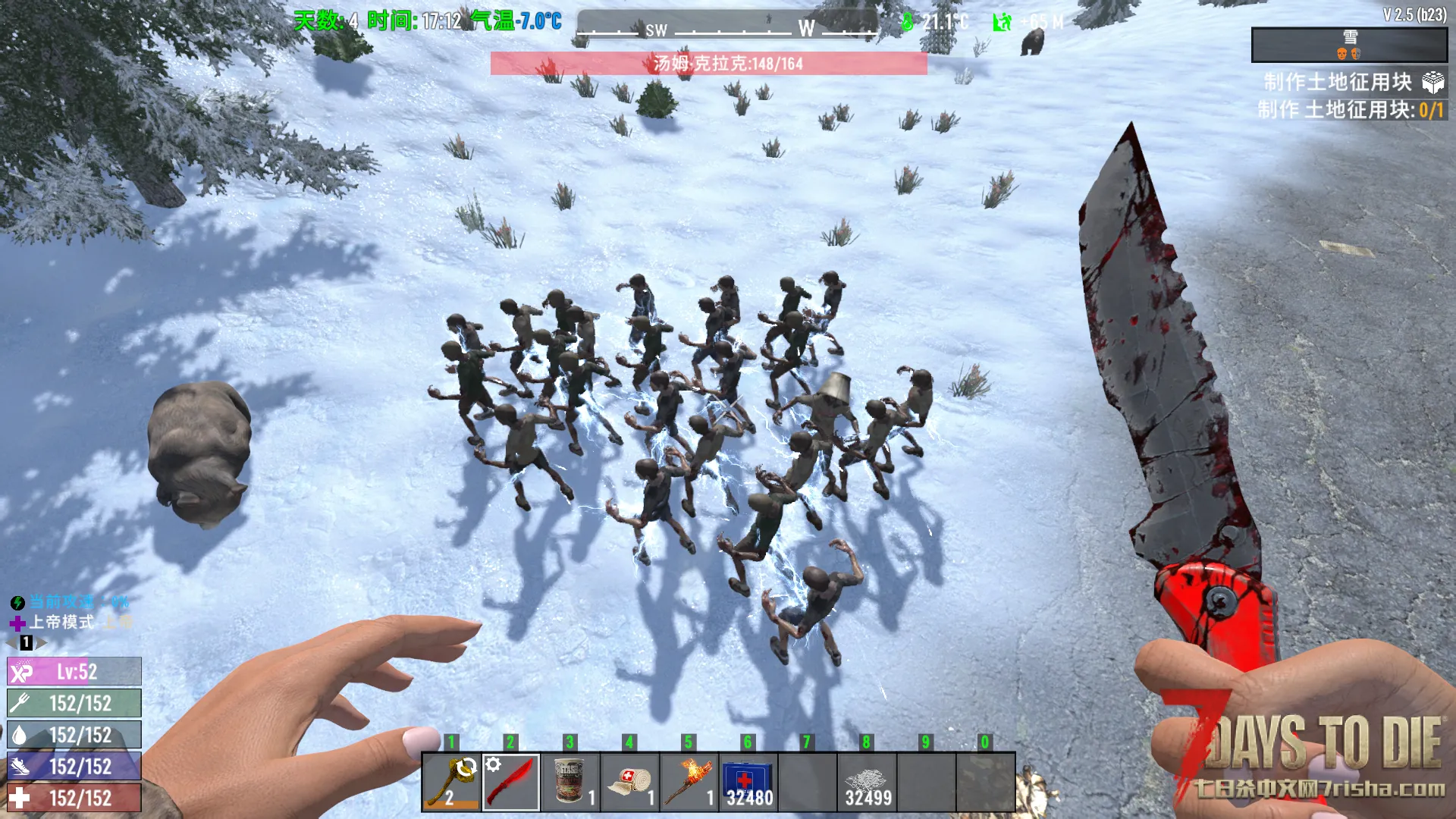The height and width of the screenshot is (819, 1456).
Task: Click the god mode purple cross buff
Action: pos(17,623)
